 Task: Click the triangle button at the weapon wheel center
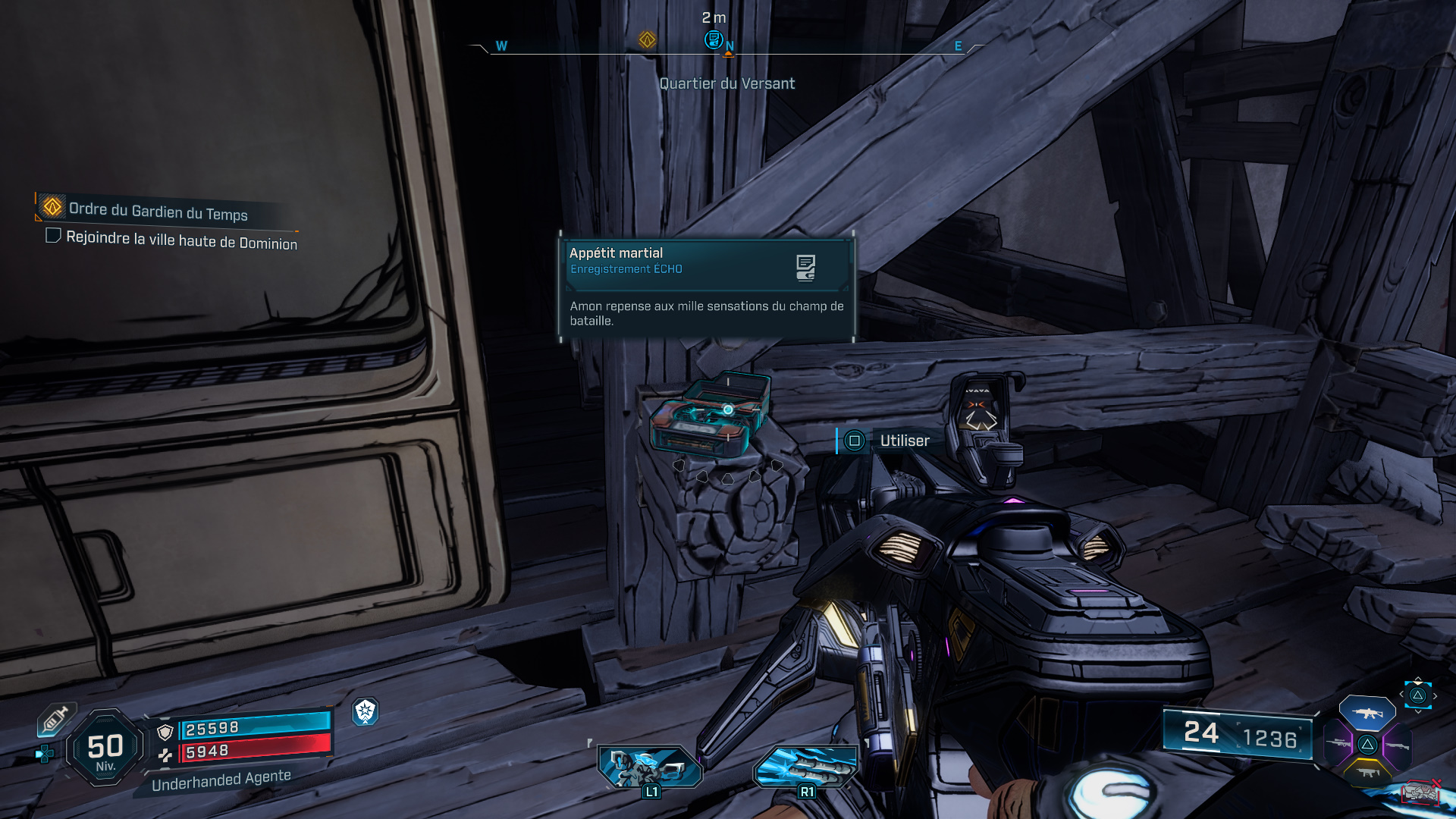click(x=1367, y=744)
